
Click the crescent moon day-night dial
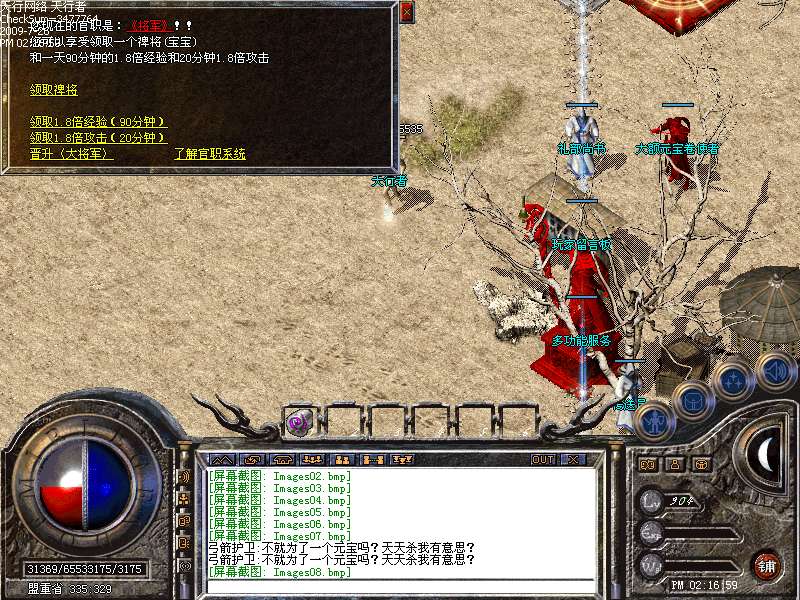click(x=766, y=456)
